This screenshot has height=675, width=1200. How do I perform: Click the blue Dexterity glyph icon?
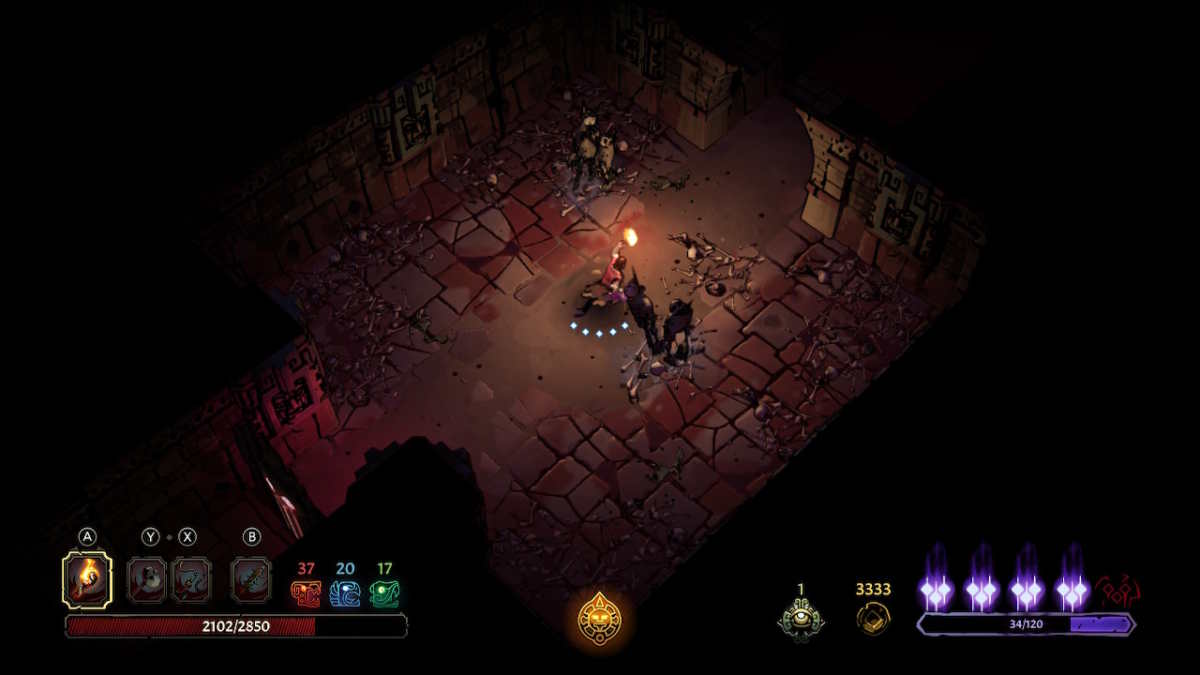coord(345,594)
